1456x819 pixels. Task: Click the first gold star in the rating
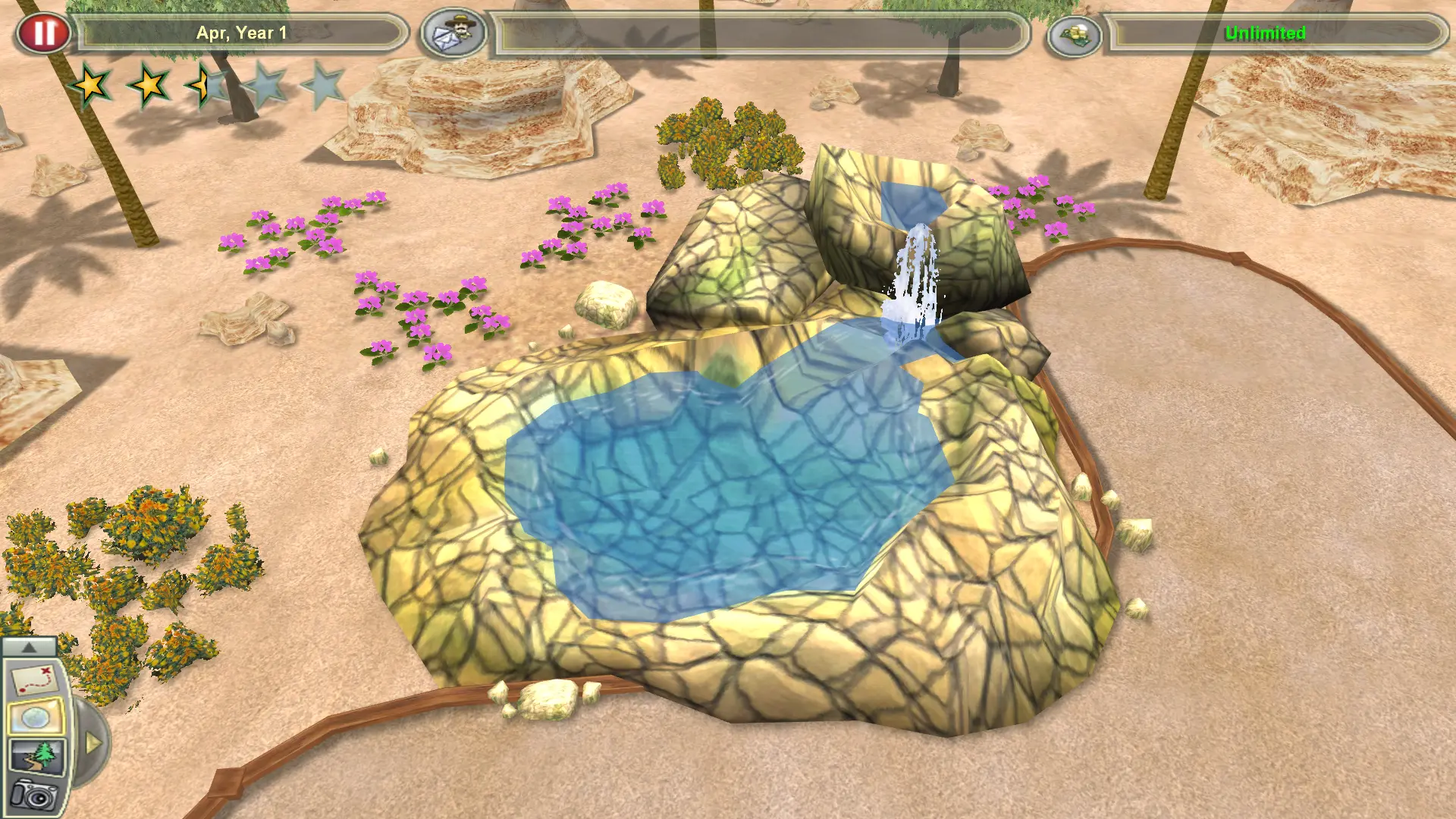(91, 85)
